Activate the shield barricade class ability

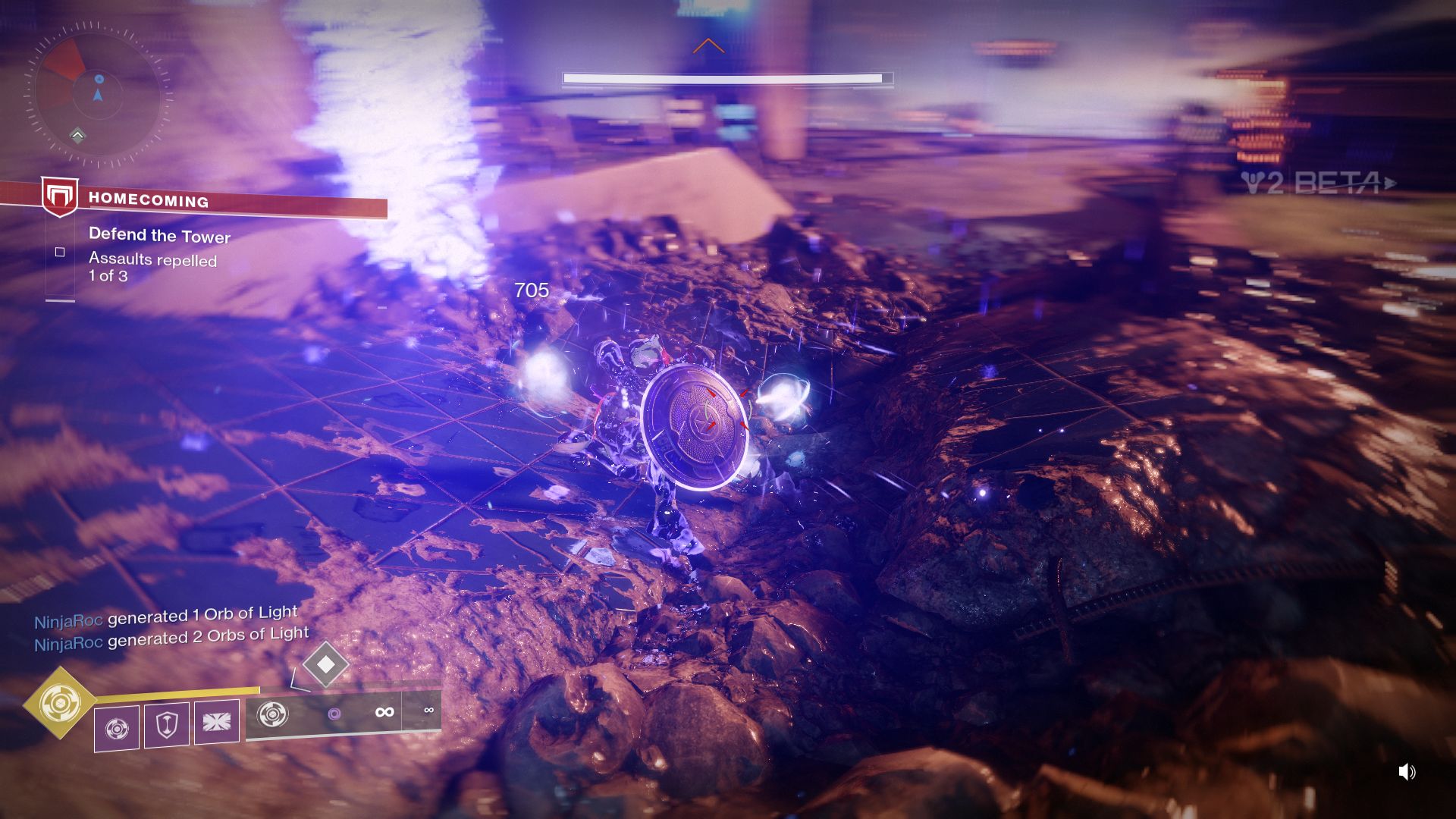[x=166, y=725]
